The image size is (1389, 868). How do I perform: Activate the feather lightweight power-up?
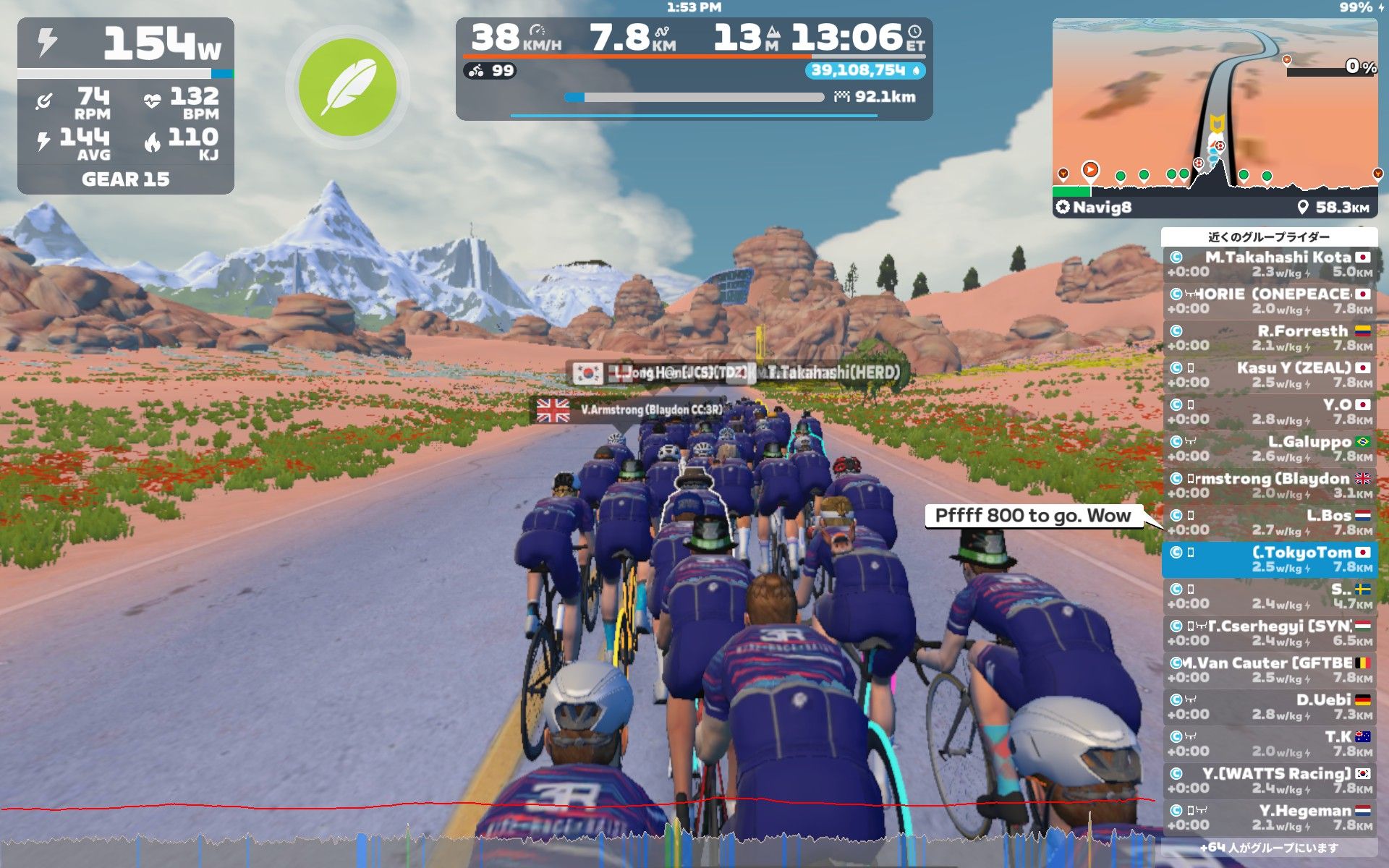pyautogui.click(x=347, y=88)
